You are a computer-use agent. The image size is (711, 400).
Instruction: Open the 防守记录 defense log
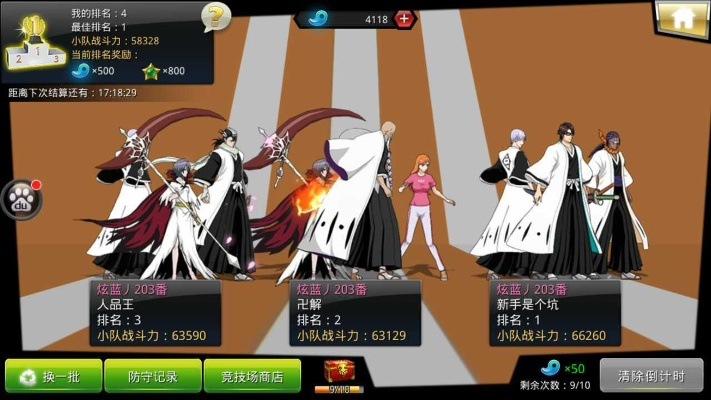[x=153, y=376]
